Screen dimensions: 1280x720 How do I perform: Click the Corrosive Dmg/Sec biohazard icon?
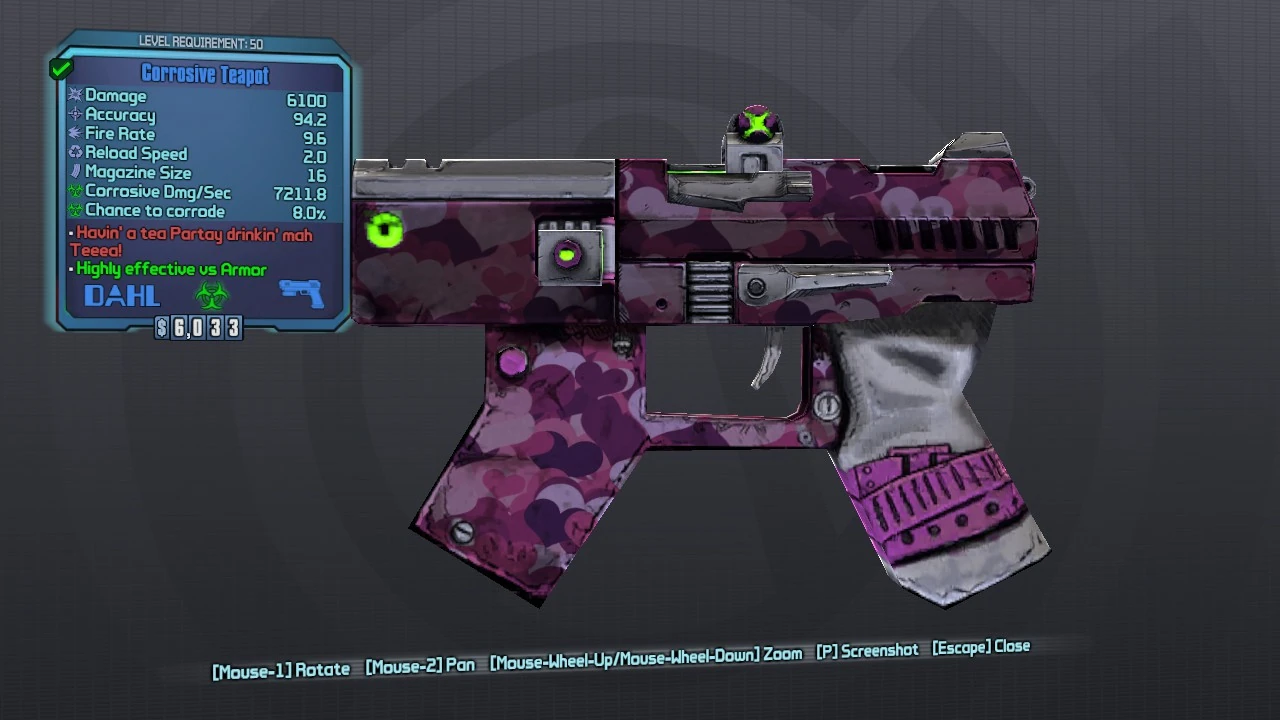[x=75, y=191]
